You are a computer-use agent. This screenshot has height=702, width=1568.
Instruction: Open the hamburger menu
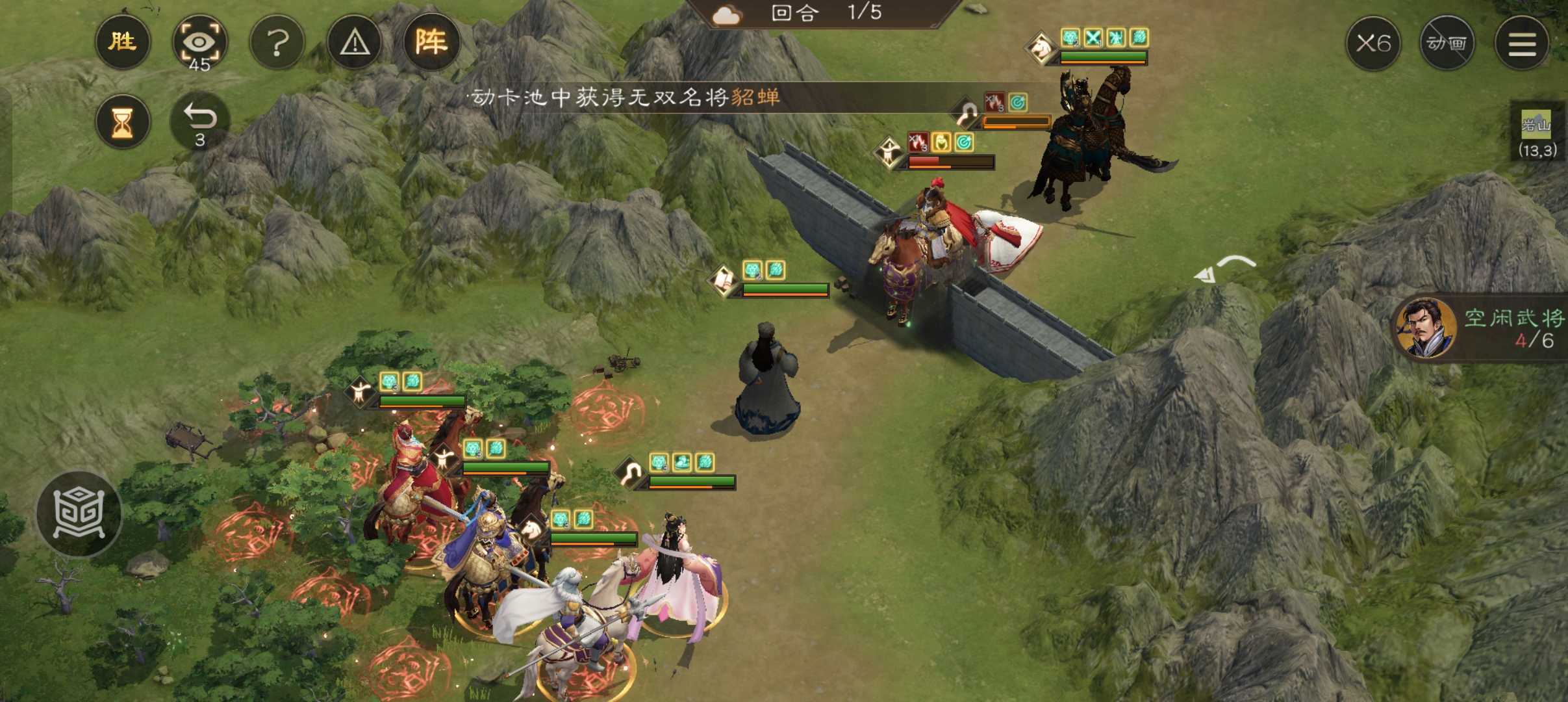1522,44
